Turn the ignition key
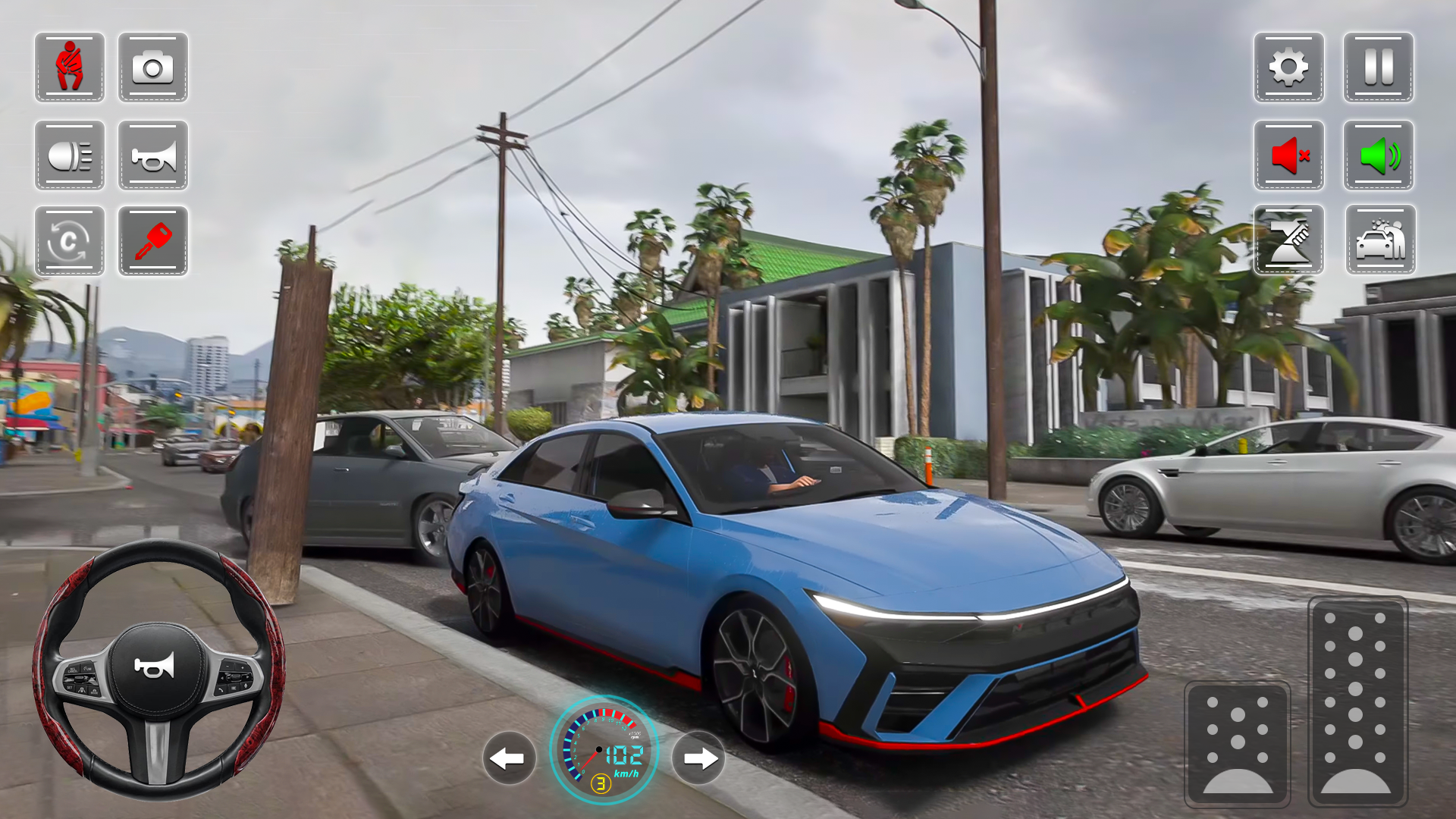The image size is (1456, 819). [x=152, y=241]
